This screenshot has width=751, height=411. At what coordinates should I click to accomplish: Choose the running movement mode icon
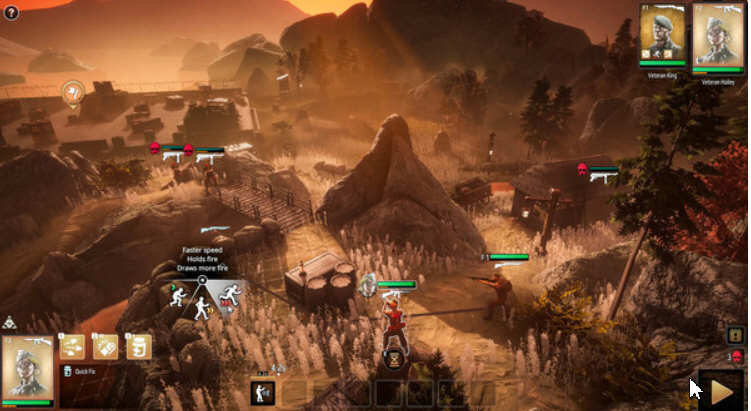230,294
